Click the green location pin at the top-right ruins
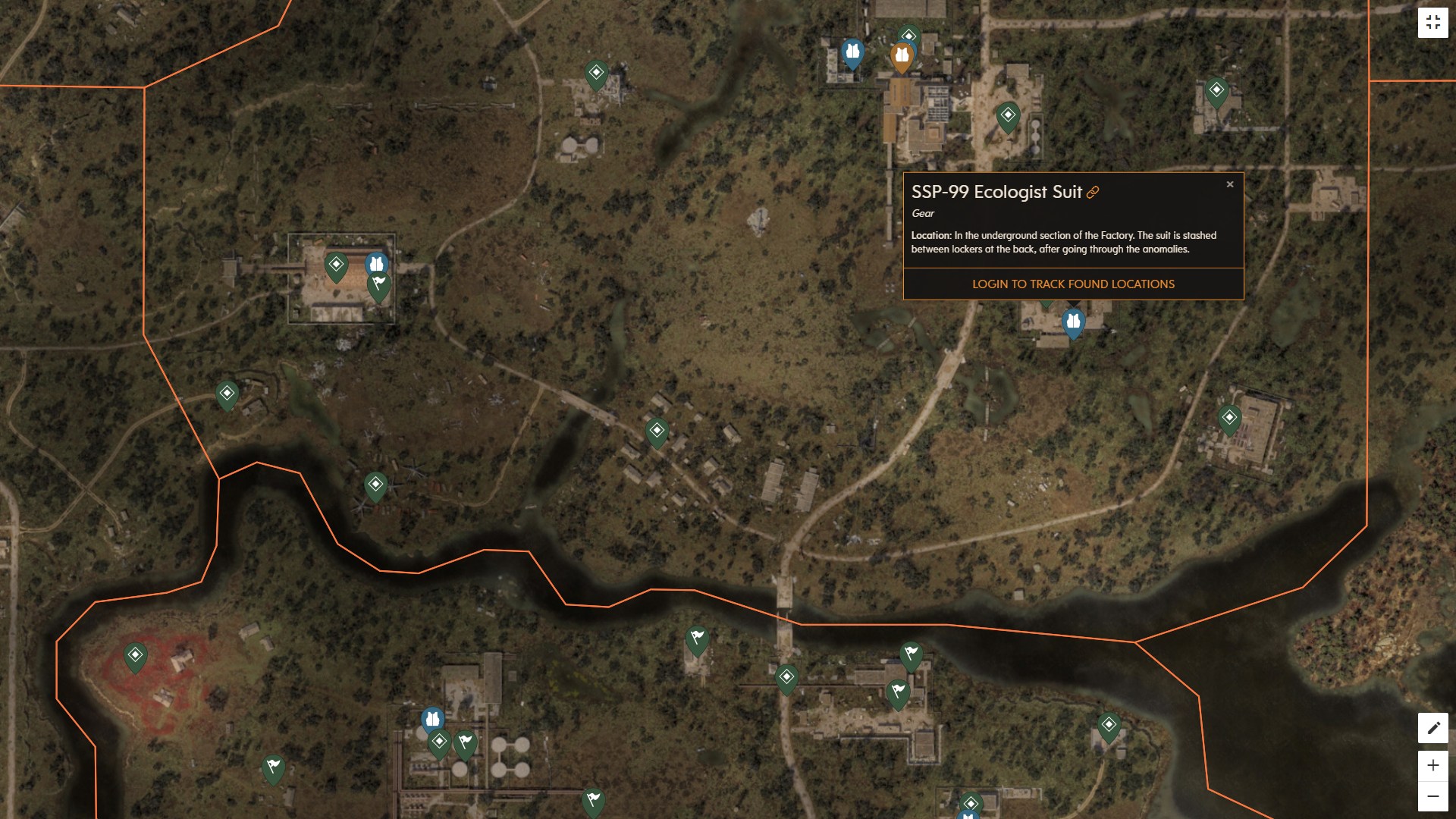Viewport: 1456px width, 819px height. [1217, 90]
